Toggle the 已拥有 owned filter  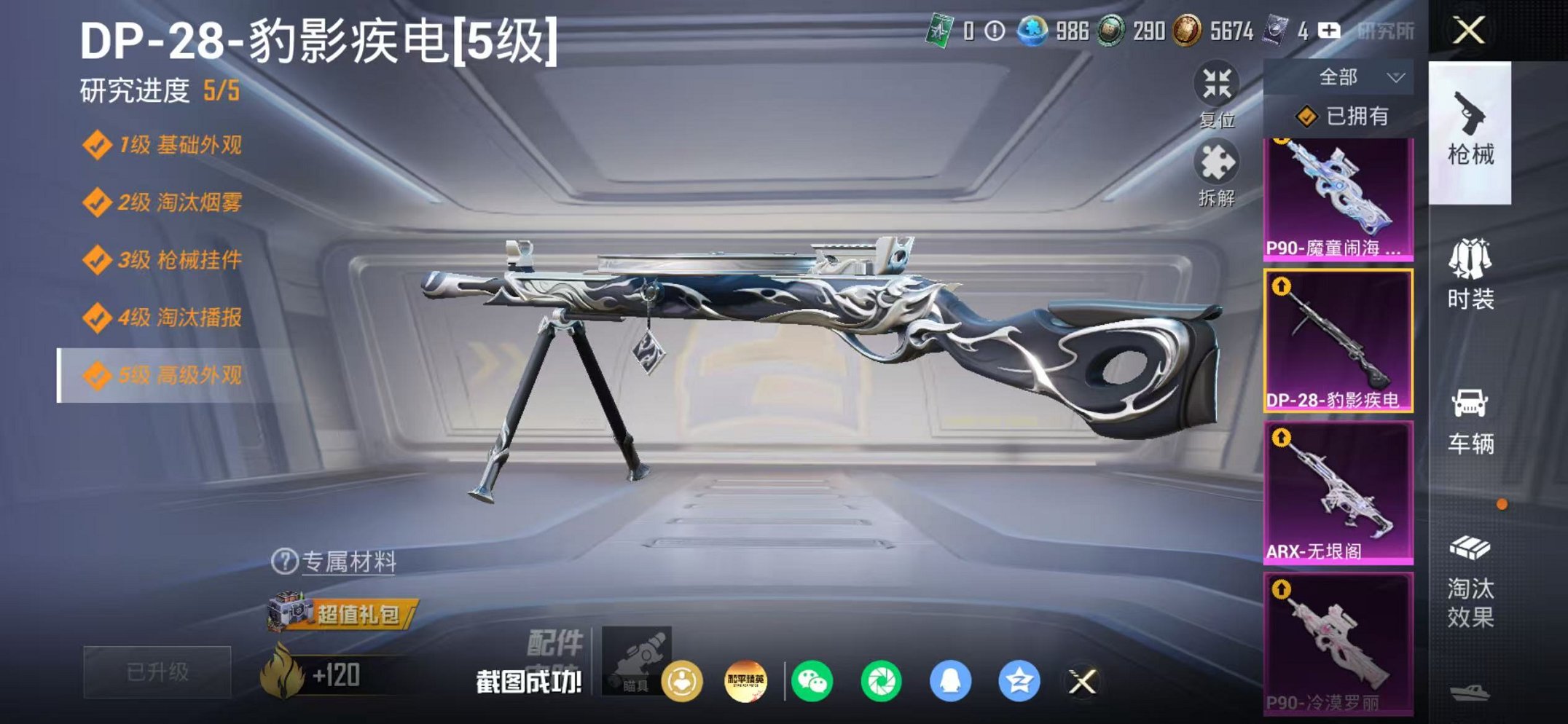point(1360,117)
